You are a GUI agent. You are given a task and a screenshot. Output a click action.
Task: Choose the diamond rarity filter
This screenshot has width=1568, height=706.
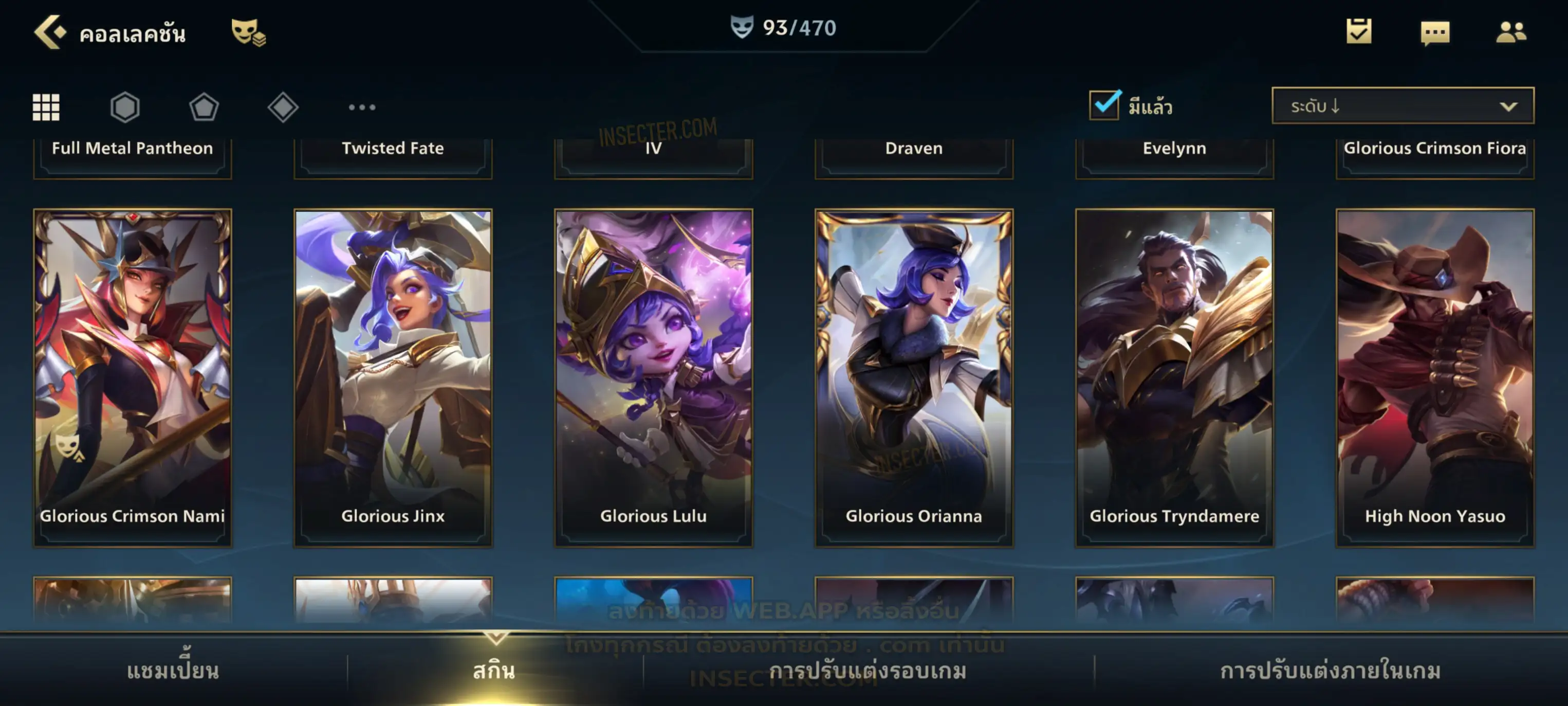tap(283, 107)
